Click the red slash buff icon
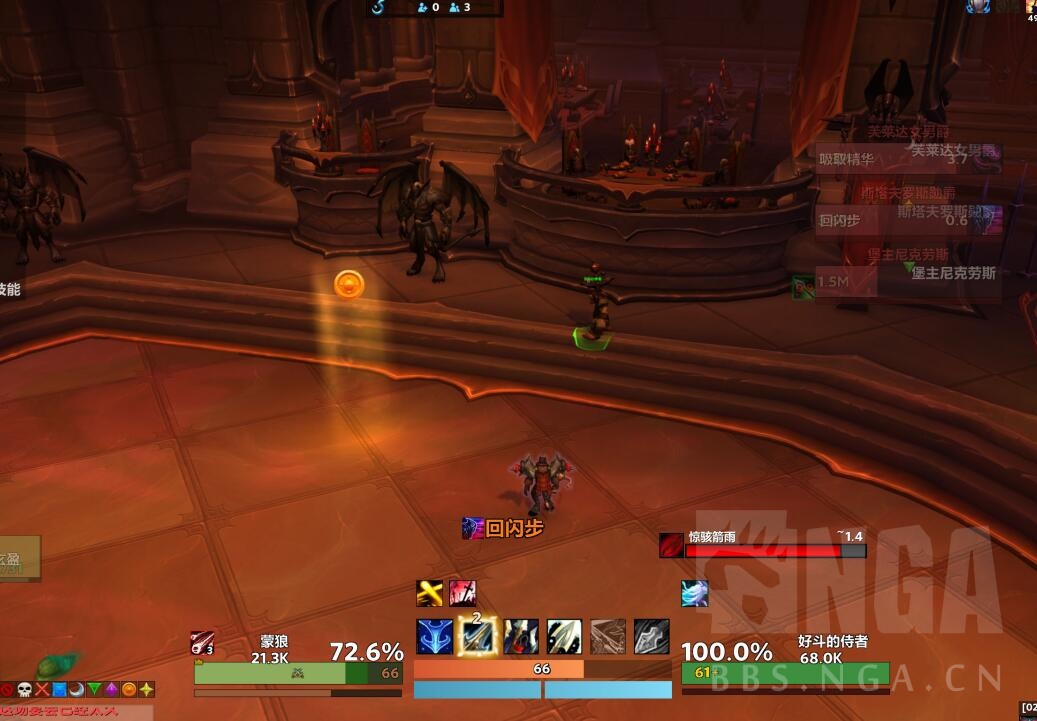This screenshot has height=721, width=1037. [x=462, y=593]
